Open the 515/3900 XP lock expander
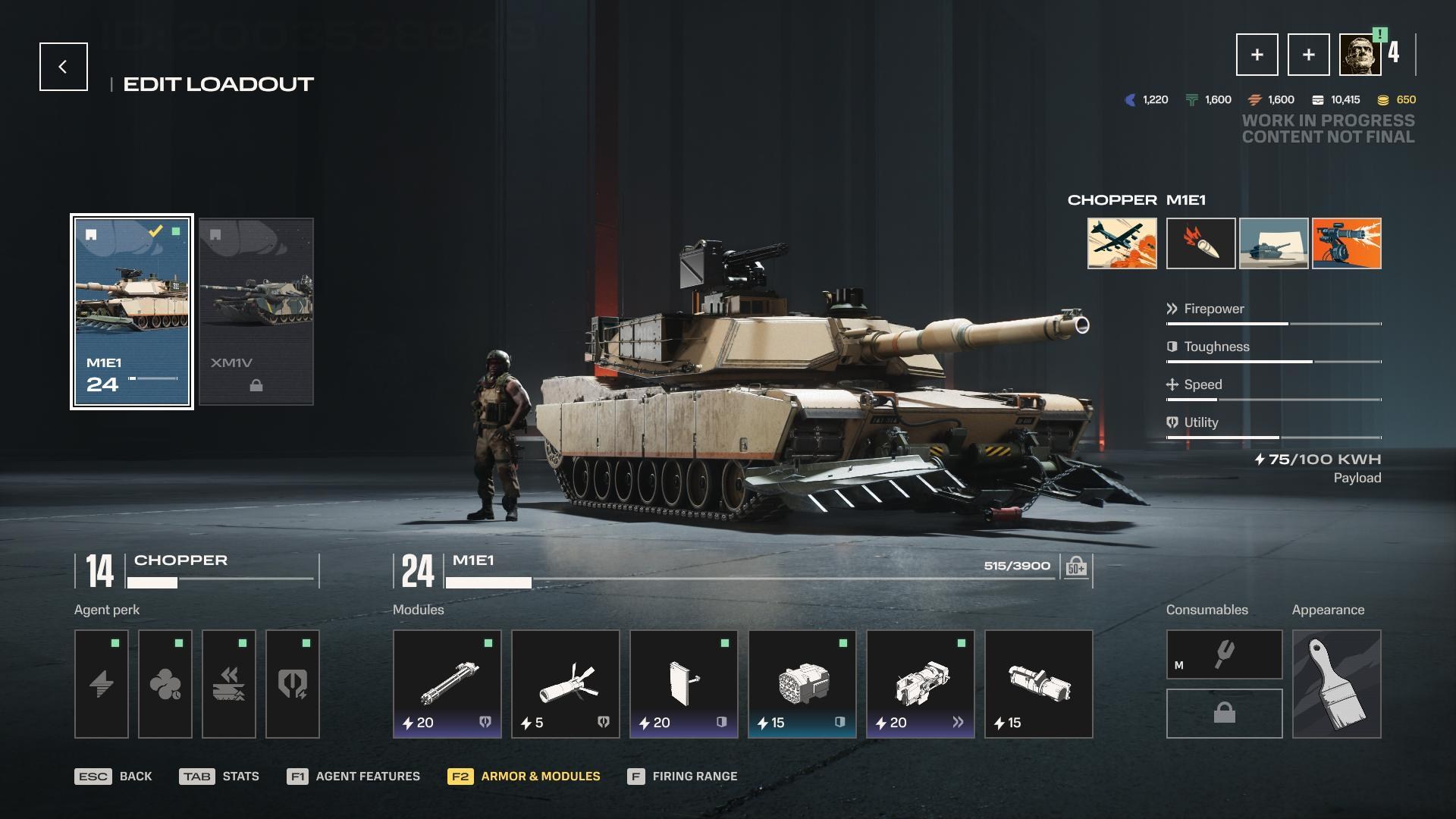The width and height of the screenshot is (1456, 819). pyautogui.click(x=1076, y=566)
